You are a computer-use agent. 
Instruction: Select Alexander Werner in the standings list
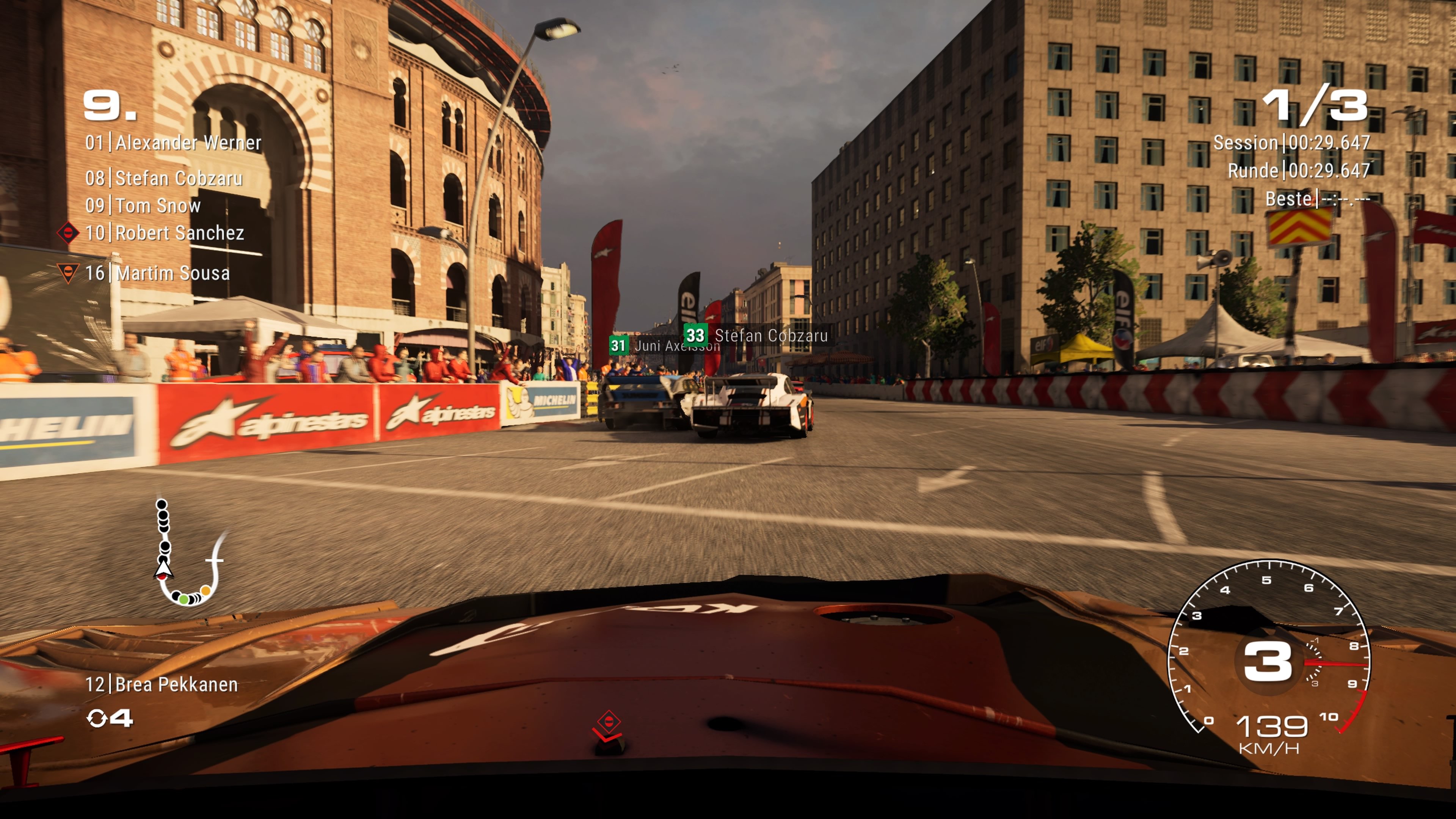click(x=173, y=143)
